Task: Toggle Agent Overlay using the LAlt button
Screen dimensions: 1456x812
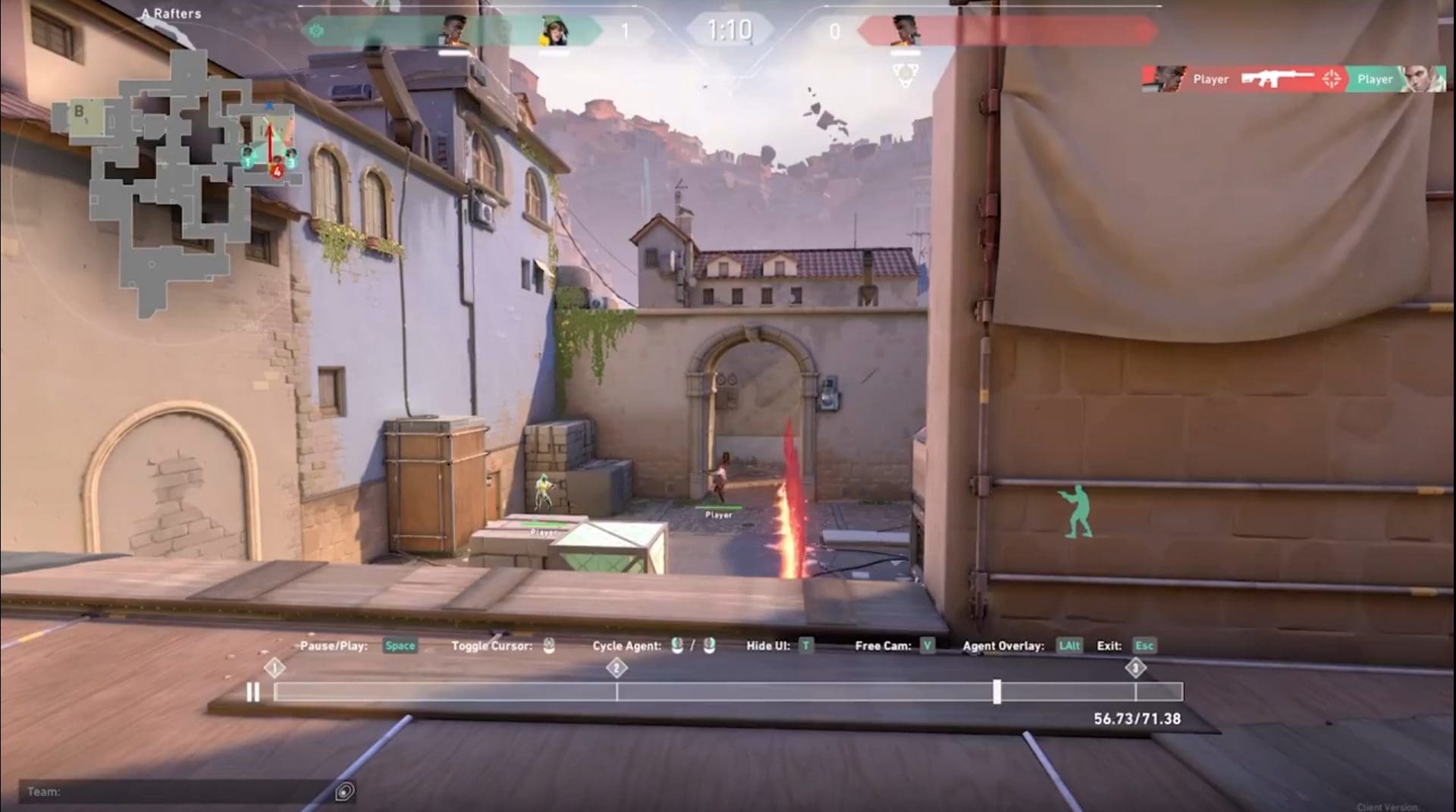Action: (1068, 646)
